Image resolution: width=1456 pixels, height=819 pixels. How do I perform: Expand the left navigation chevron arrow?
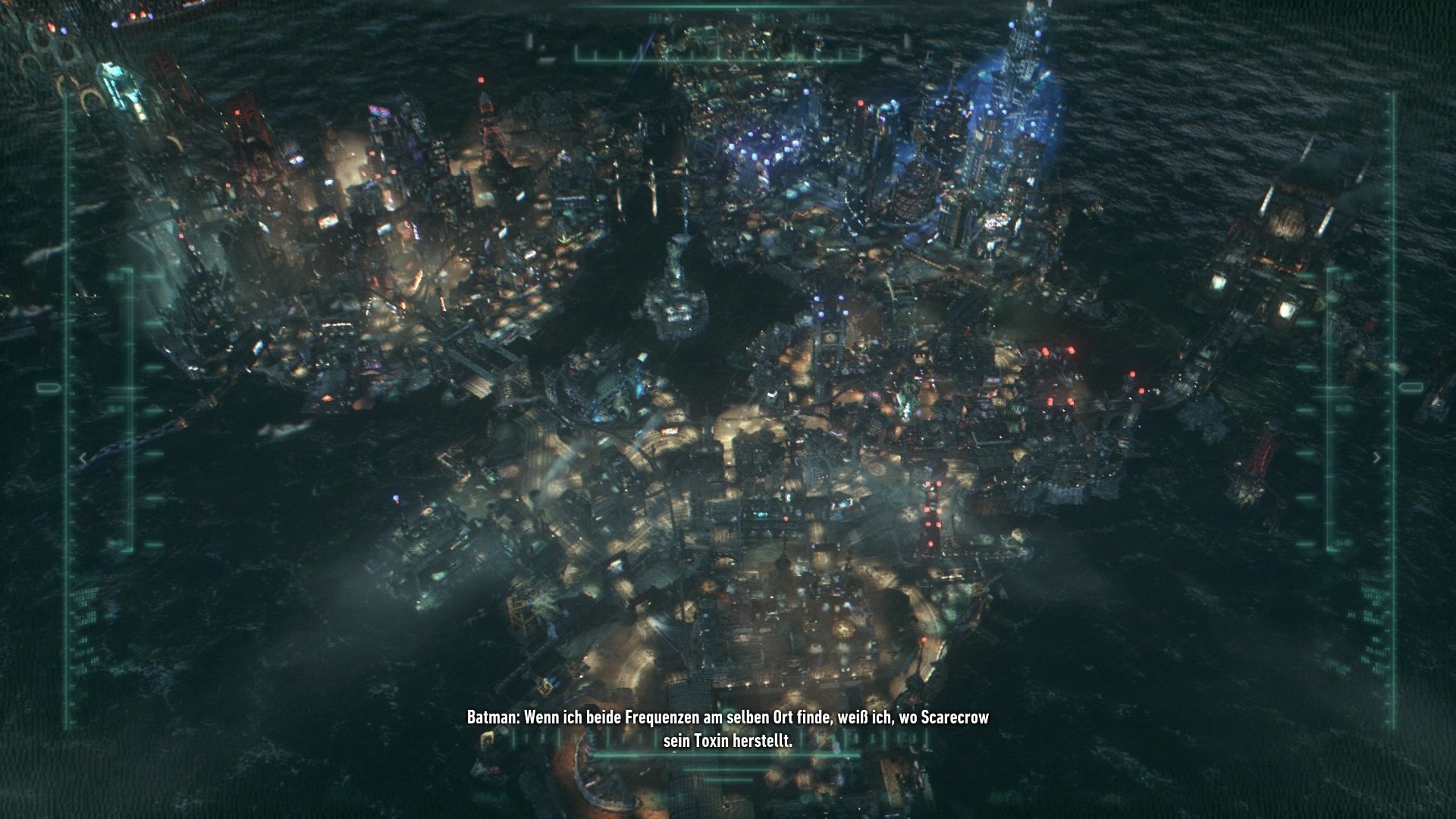[x=83, y=458]
